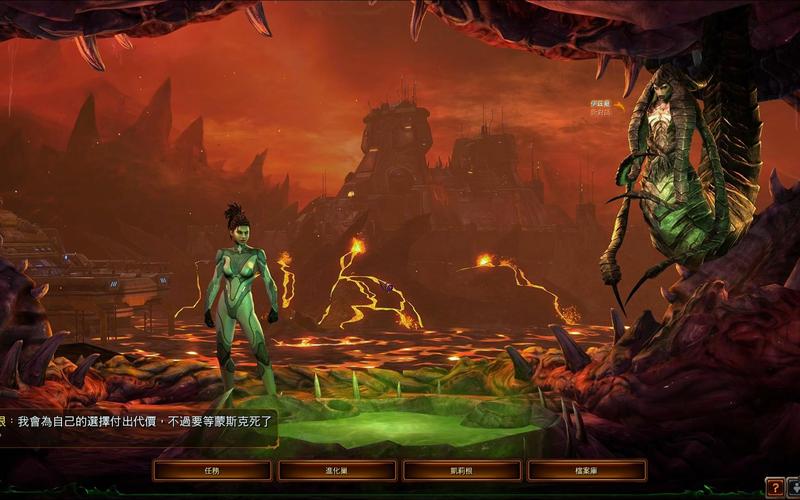Open the 任務 mission panel
Image resolution: width=800 pixels, height=500 pixels.
click(212, 470)
